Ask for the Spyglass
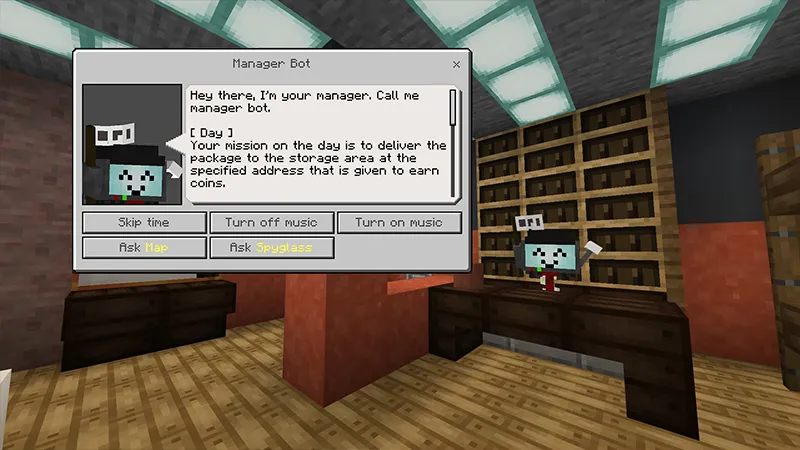The height and width of the screenshot is (450, 800). 271,247
